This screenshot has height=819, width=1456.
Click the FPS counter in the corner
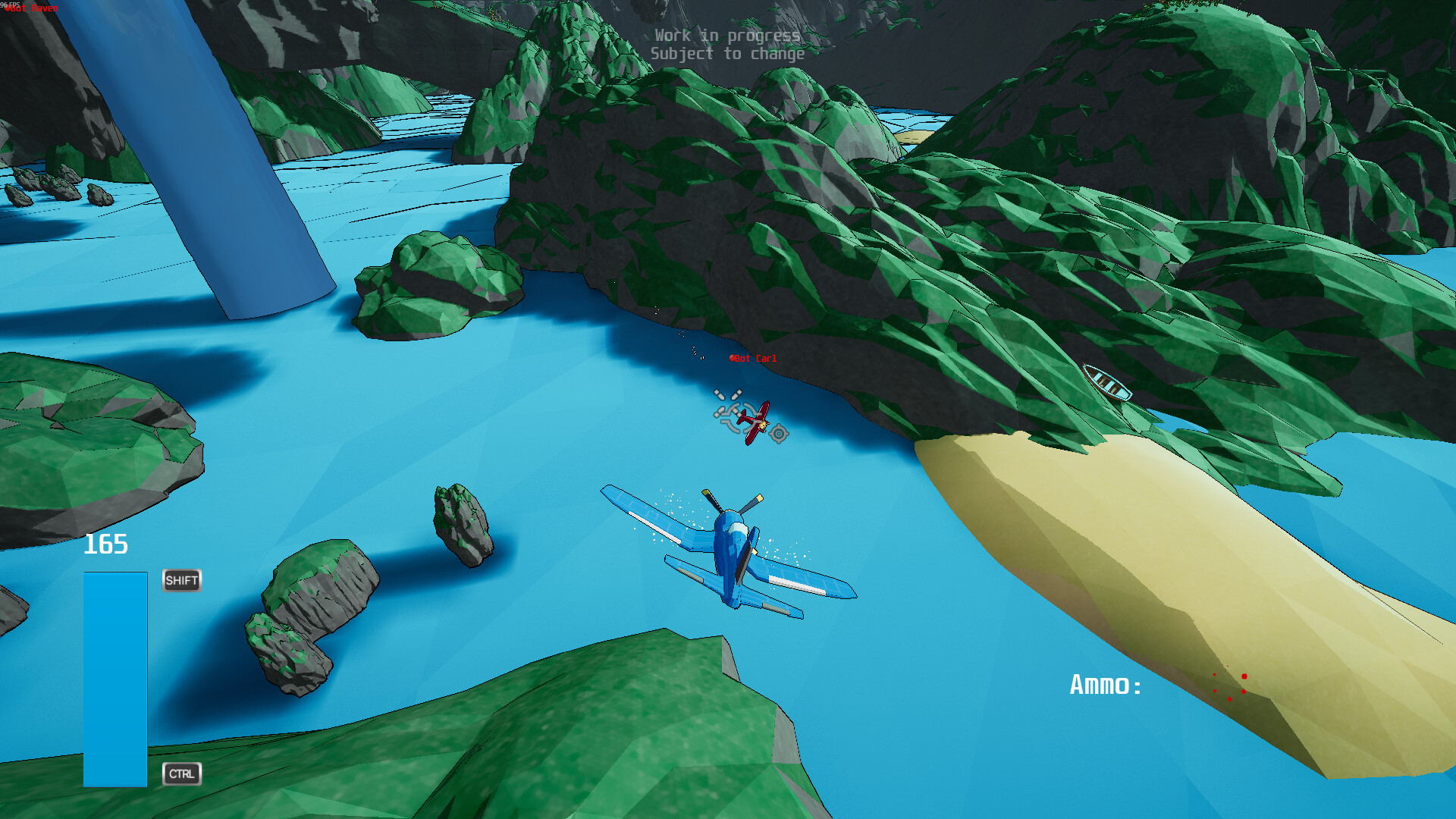tap(9, 4)
